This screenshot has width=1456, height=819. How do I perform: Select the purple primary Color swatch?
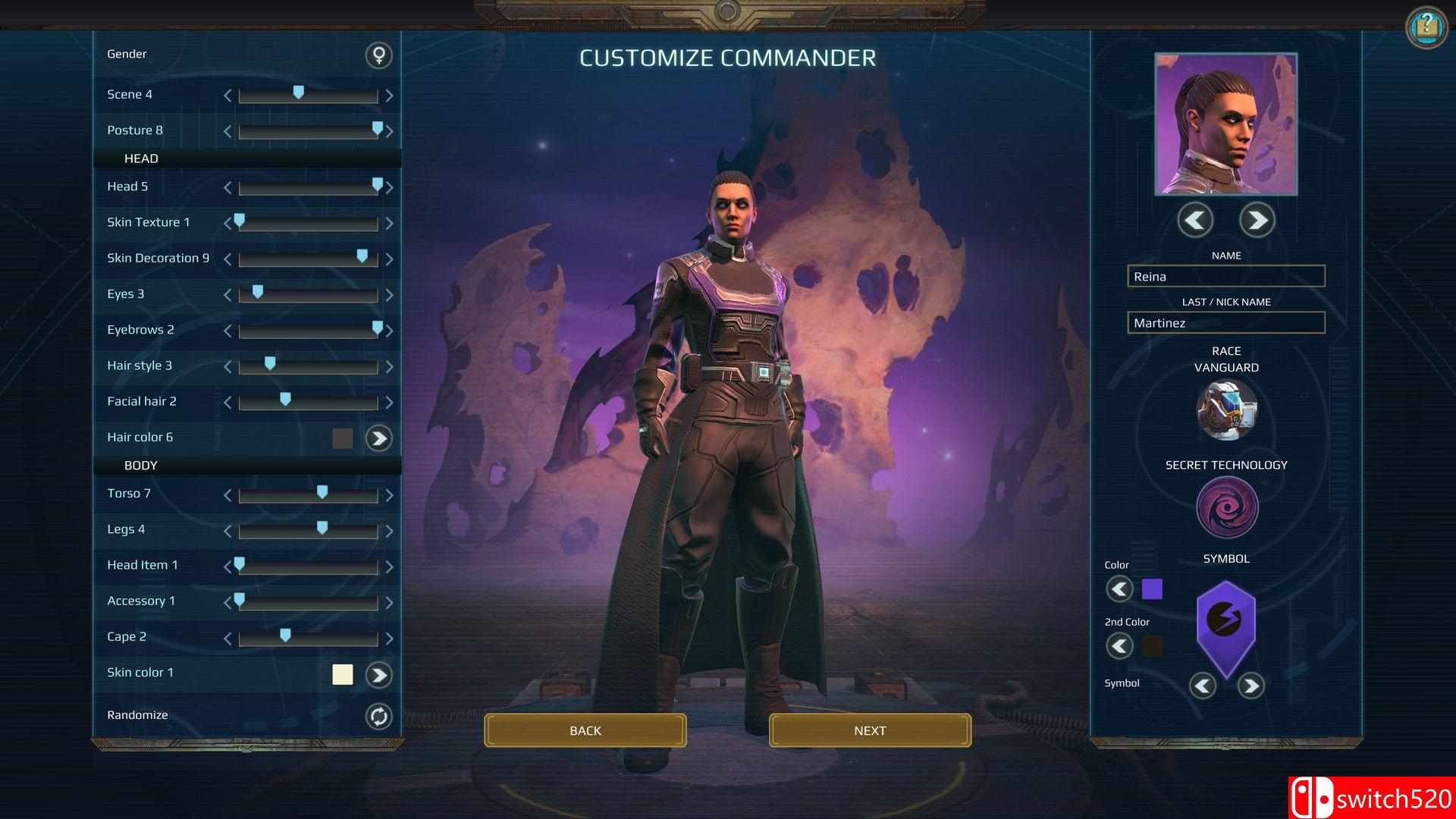click(1152, 588)
